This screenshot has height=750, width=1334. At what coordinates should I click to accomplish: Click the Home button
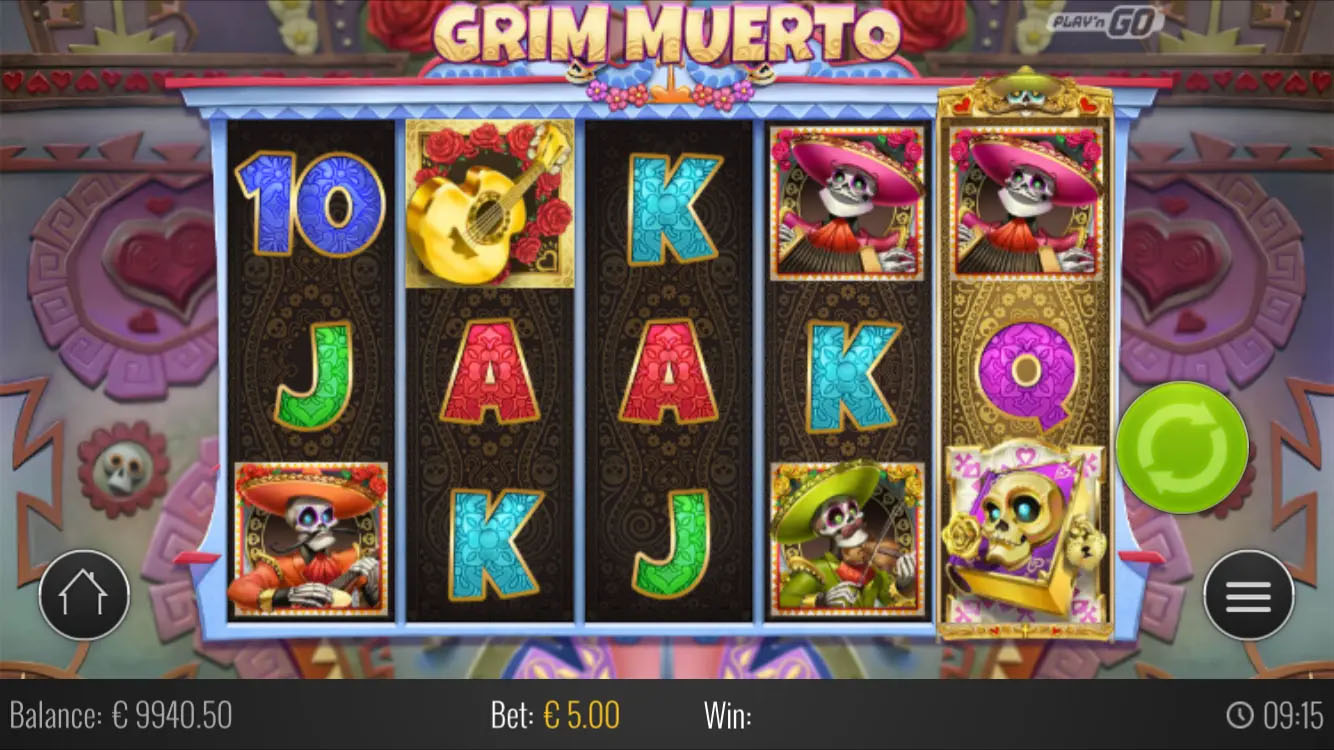coord(86,595)
